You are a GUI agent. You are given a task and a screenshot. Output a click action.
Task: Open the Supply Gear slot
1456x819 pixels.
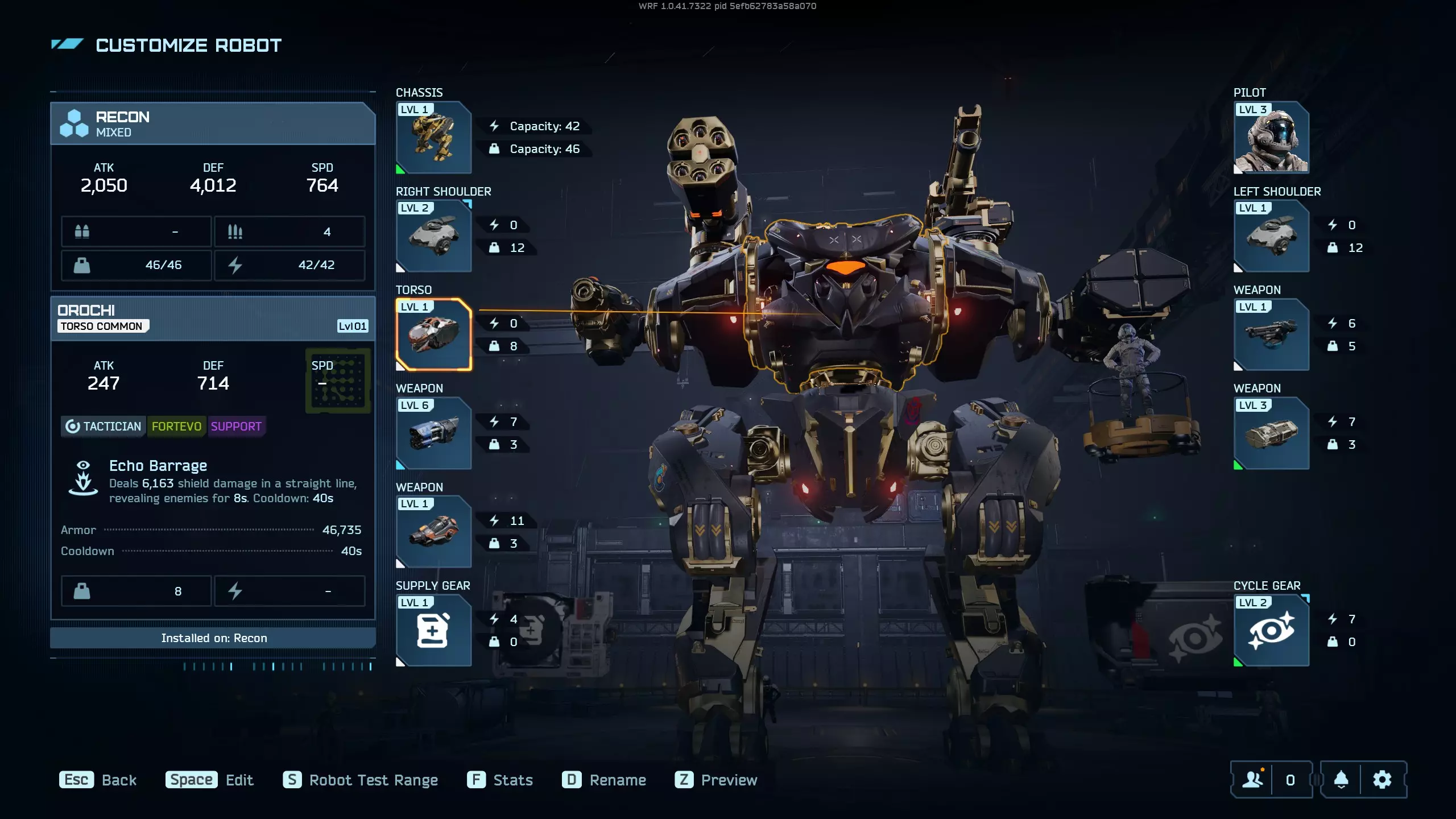[433, 630]
